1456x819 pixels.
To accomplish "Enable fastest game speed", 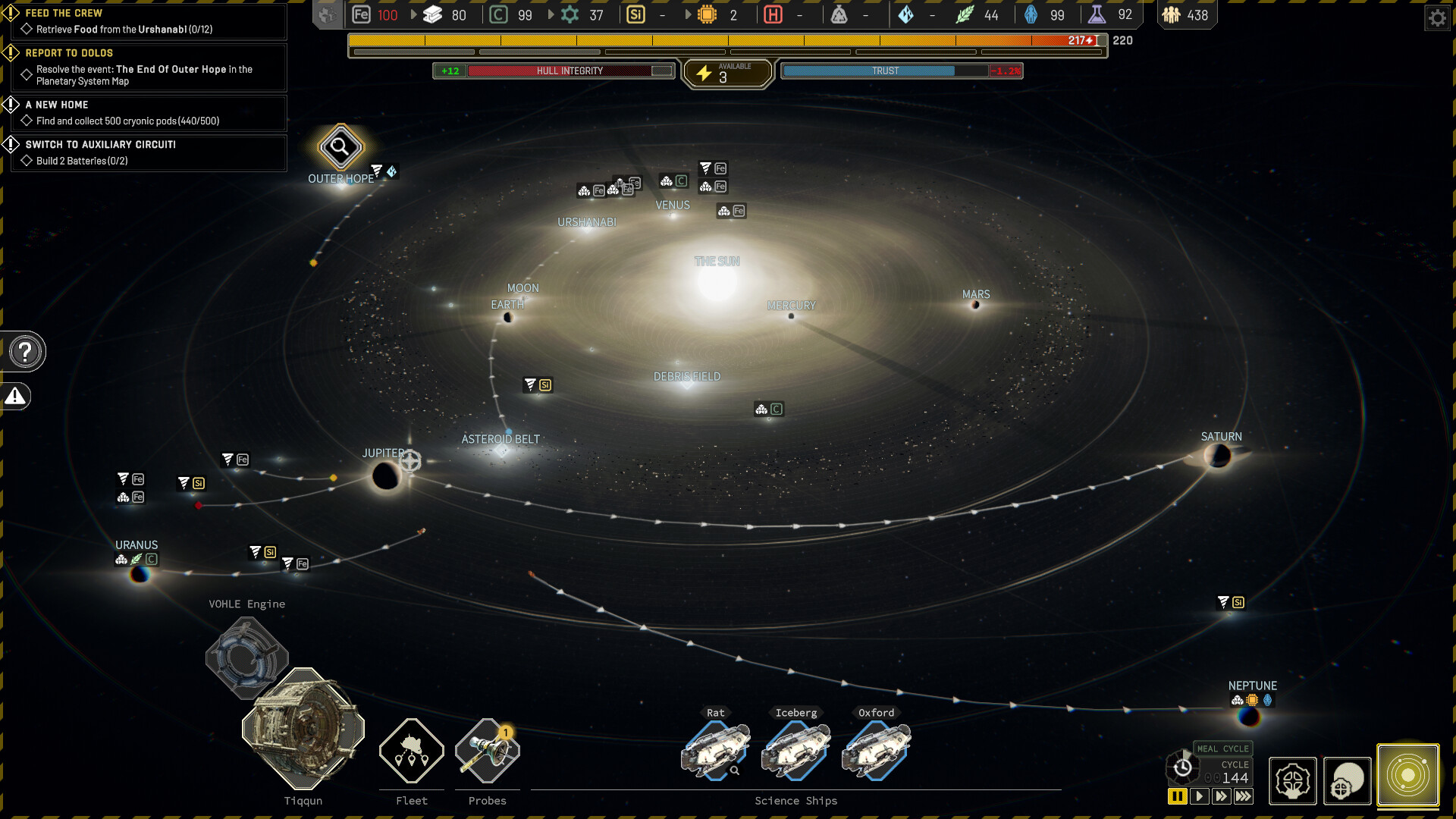I will pyautogui.click(x=1244, y=796).
